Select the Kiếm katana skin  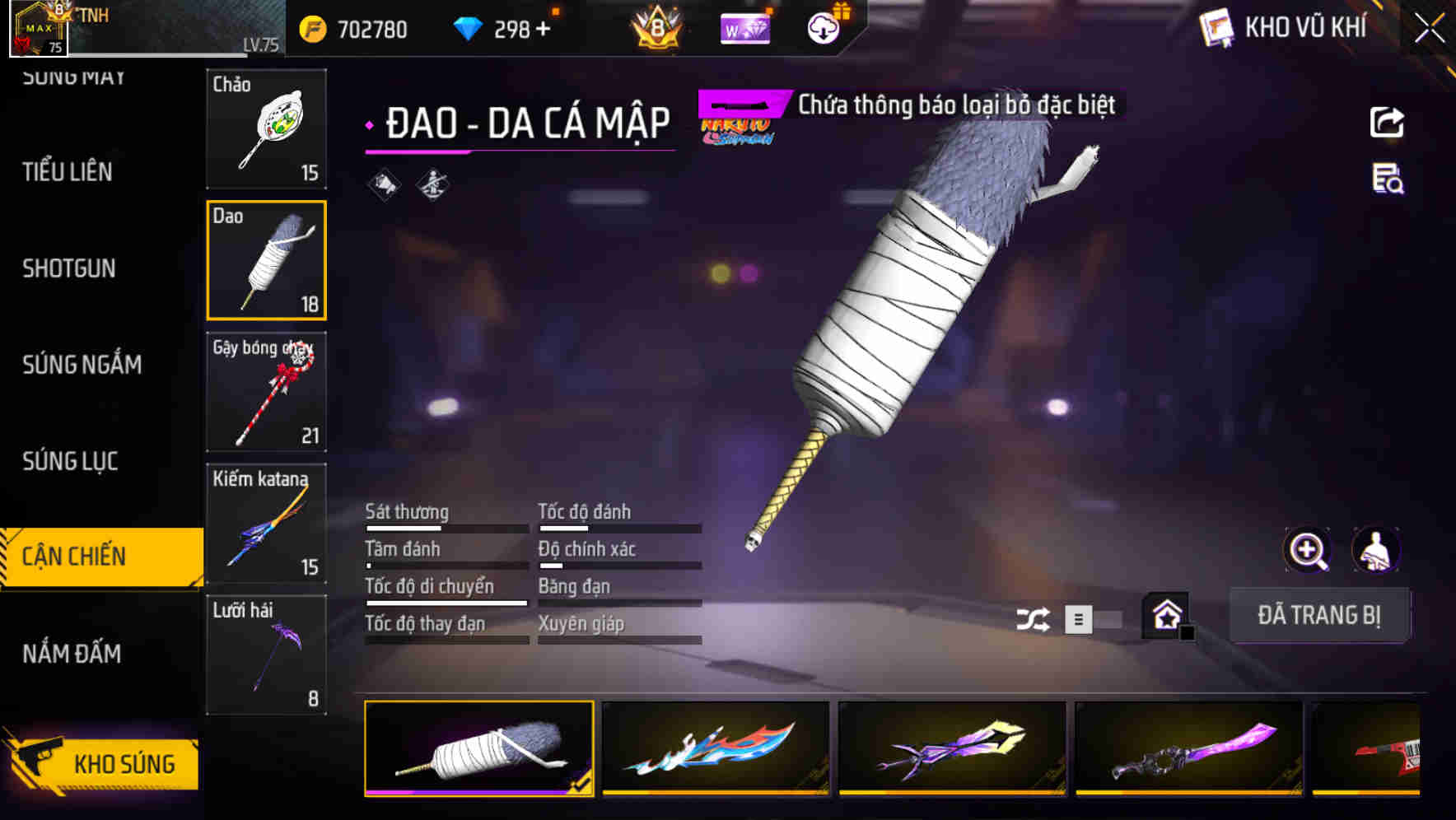pyautogui.click(x=265, y=524)
